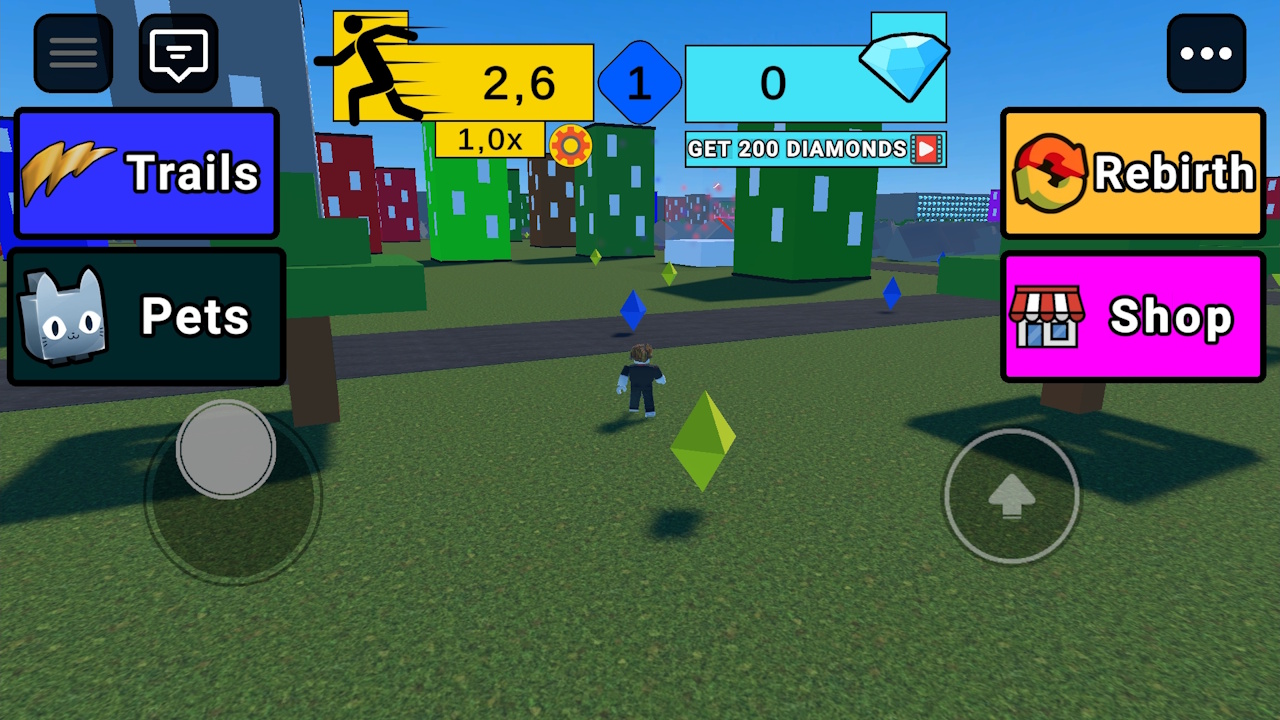Open the chat bubble icon
This screenshot has height=720, width=1280.
(x=178, y=52)
